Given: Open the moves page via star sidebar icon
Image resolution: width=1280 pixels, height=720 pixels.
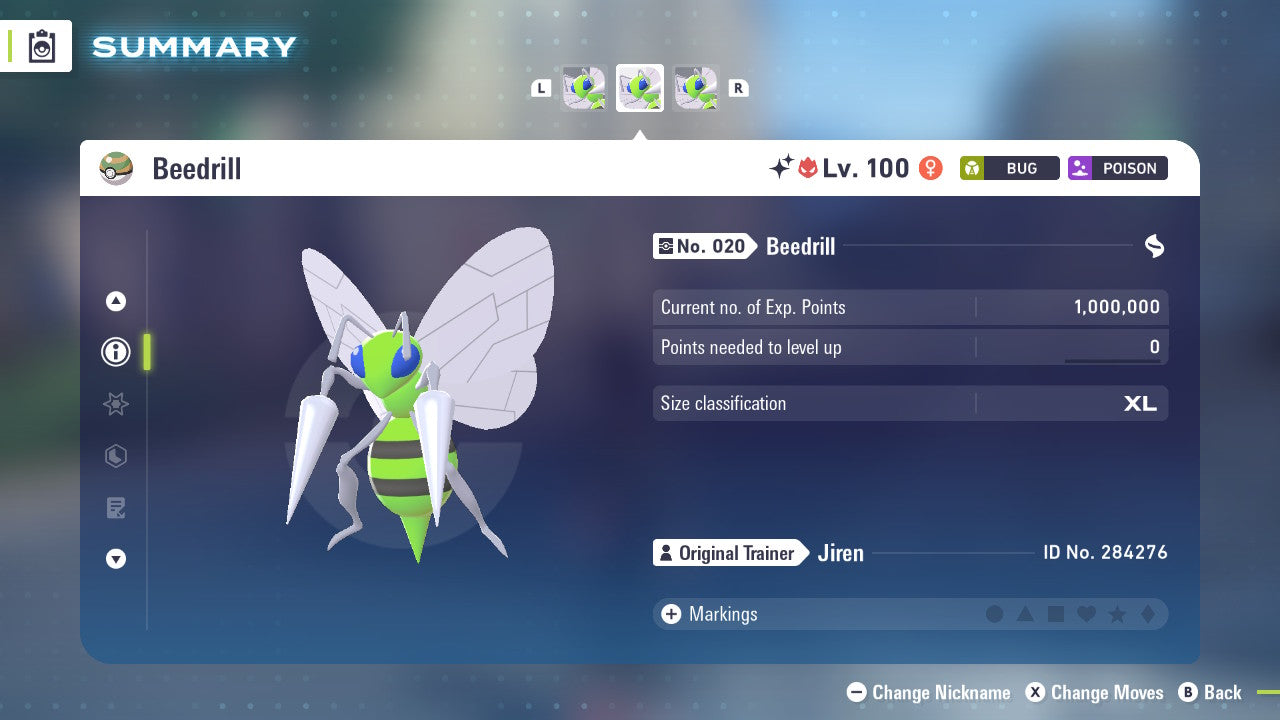Looking at the screenshot, I should tap(115, 404).
